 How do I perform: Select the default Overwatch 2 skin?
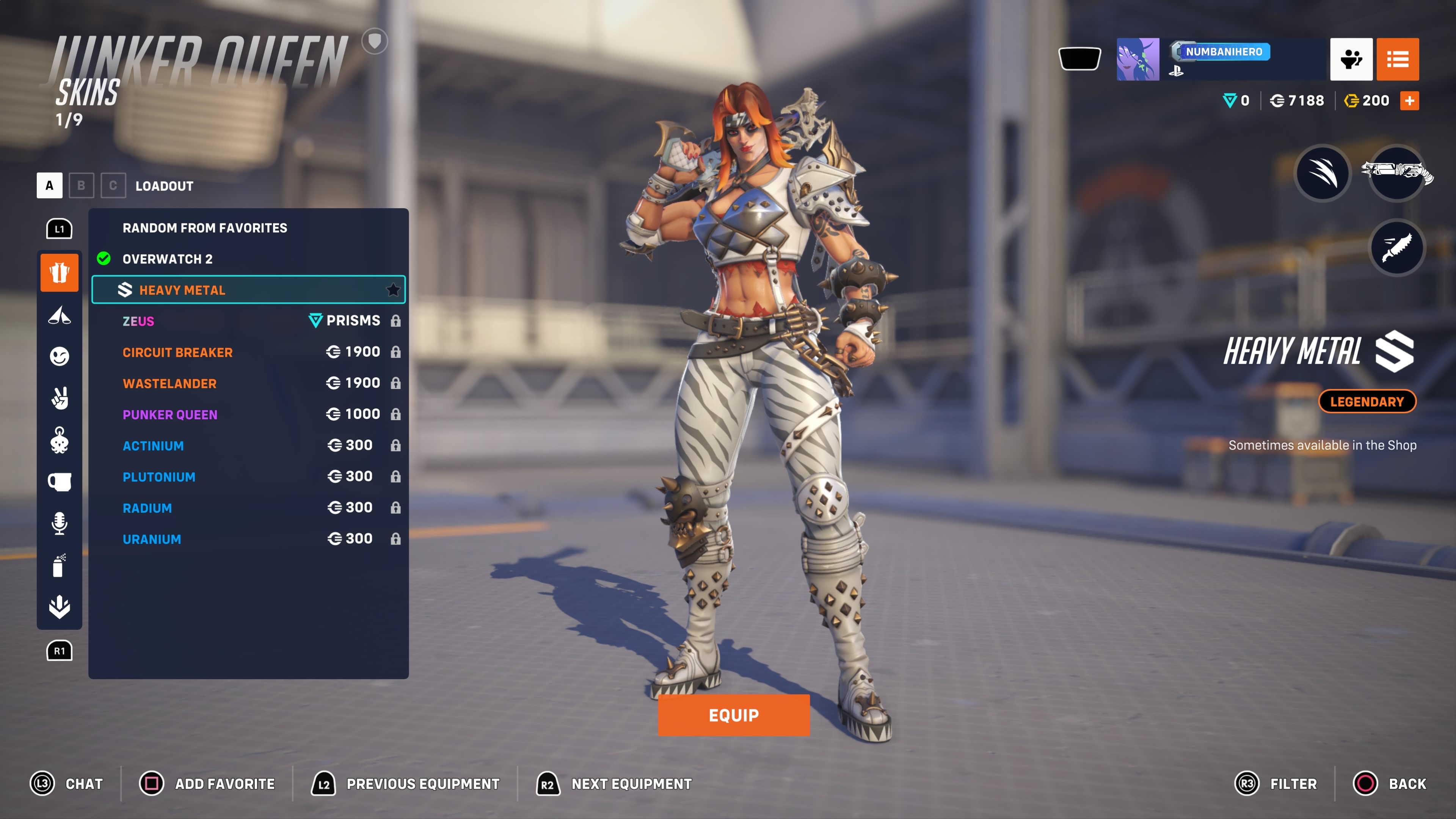pyautogui.click(x=249, y=259)
